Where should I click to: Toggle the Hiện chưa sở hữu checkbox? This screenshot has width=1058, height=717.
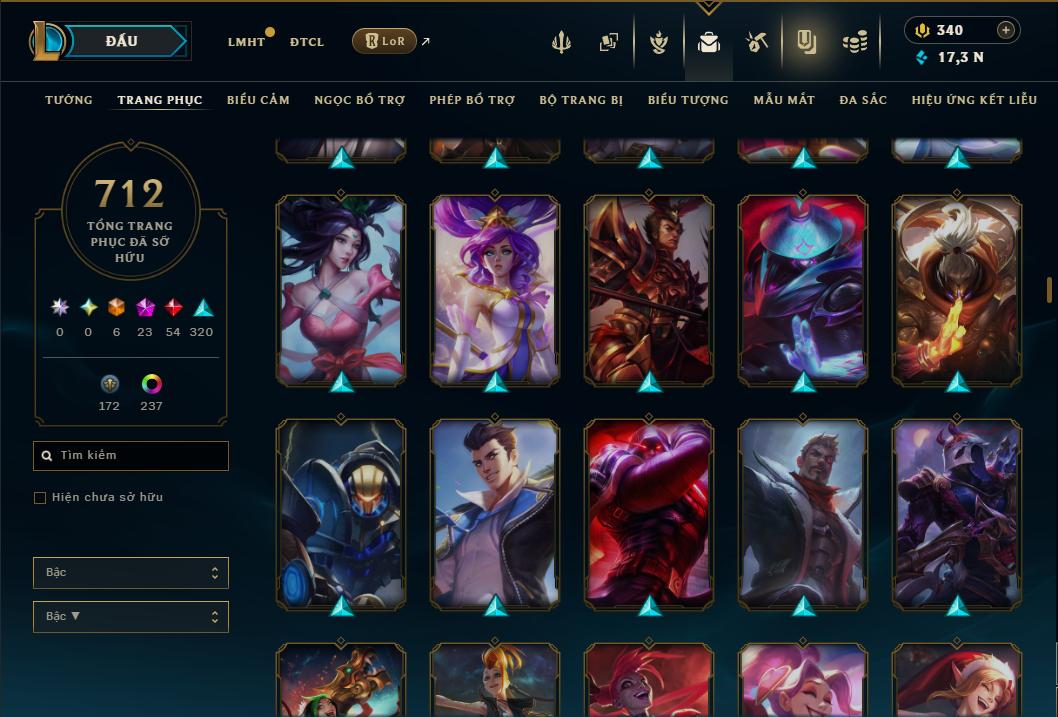tap(40, 498)
